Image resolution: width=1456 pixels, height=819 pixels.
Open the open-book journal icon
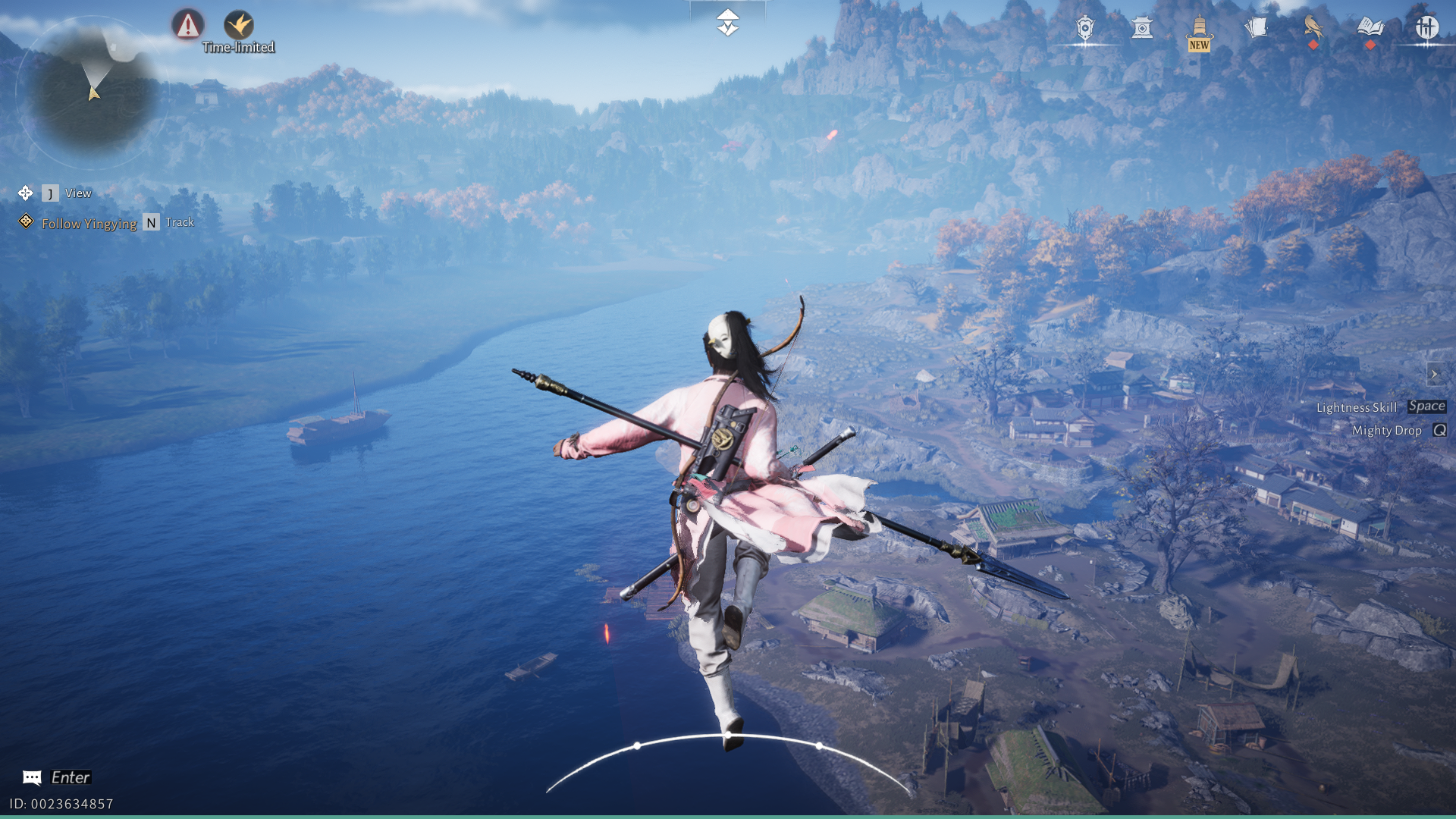pos(1370,28)
